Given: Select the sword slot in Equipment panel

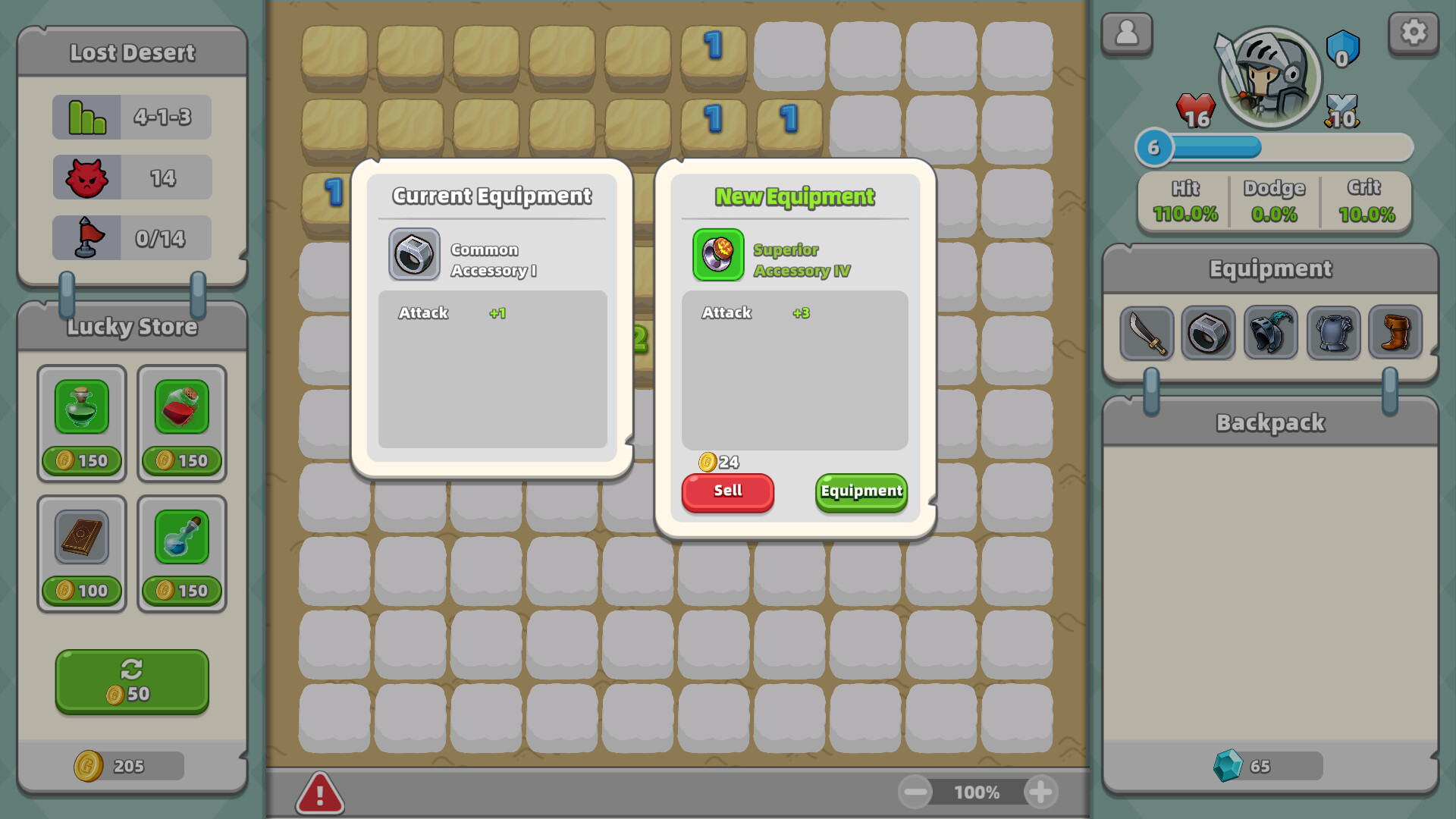Looking at the screenshot, I should [1146, 333].
